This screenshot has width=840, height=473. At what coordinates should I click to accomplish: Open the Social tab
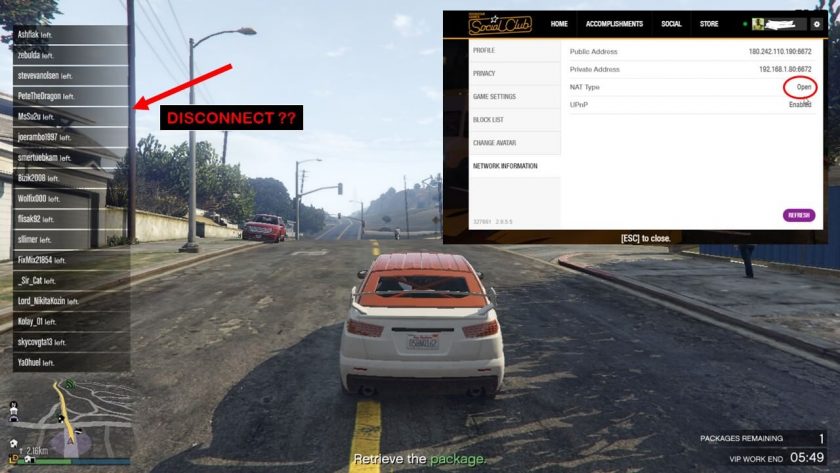pos(671,24)
